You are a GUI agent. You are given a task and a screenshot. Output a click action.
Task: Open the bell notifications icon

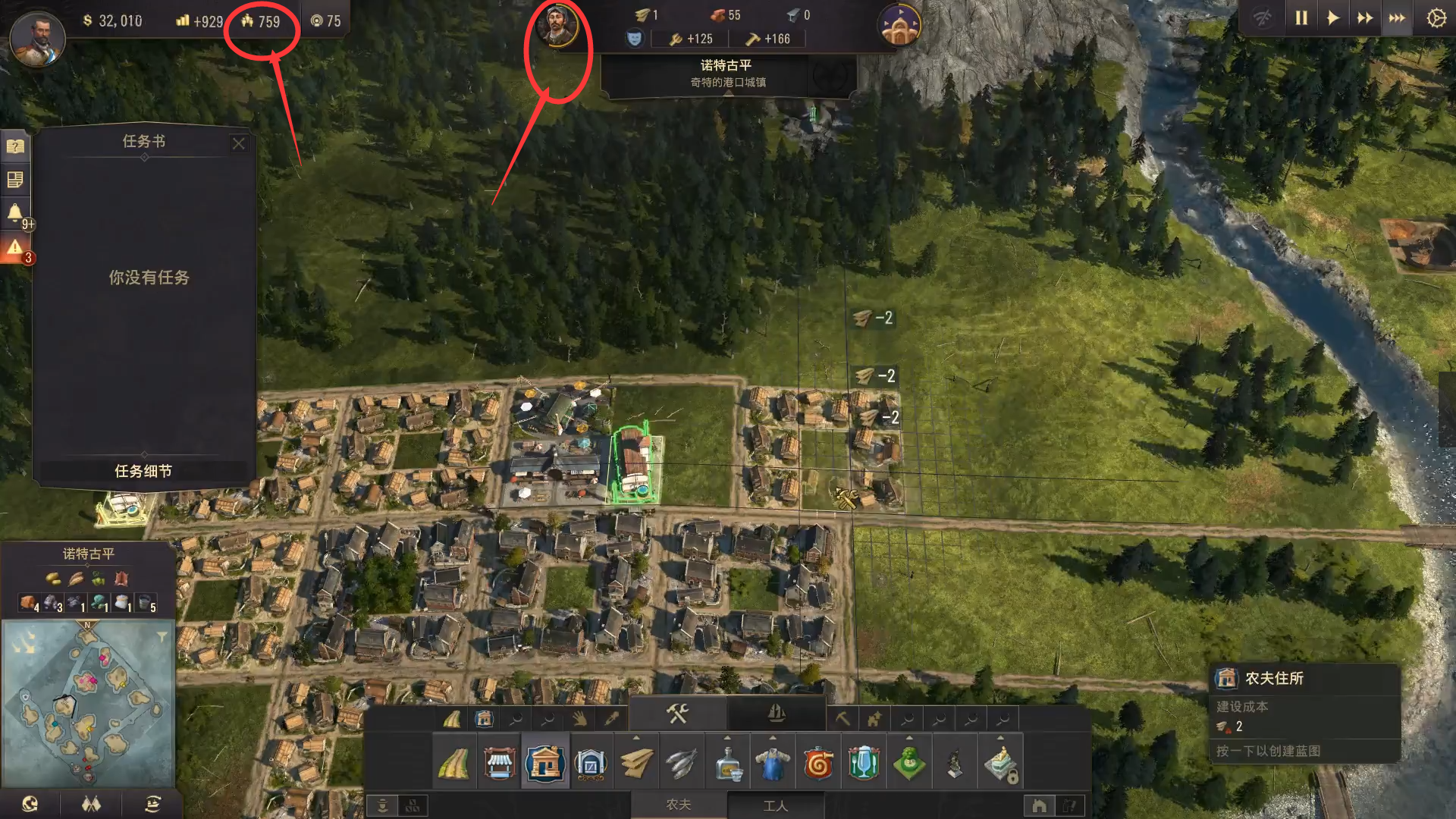[15, 212]
